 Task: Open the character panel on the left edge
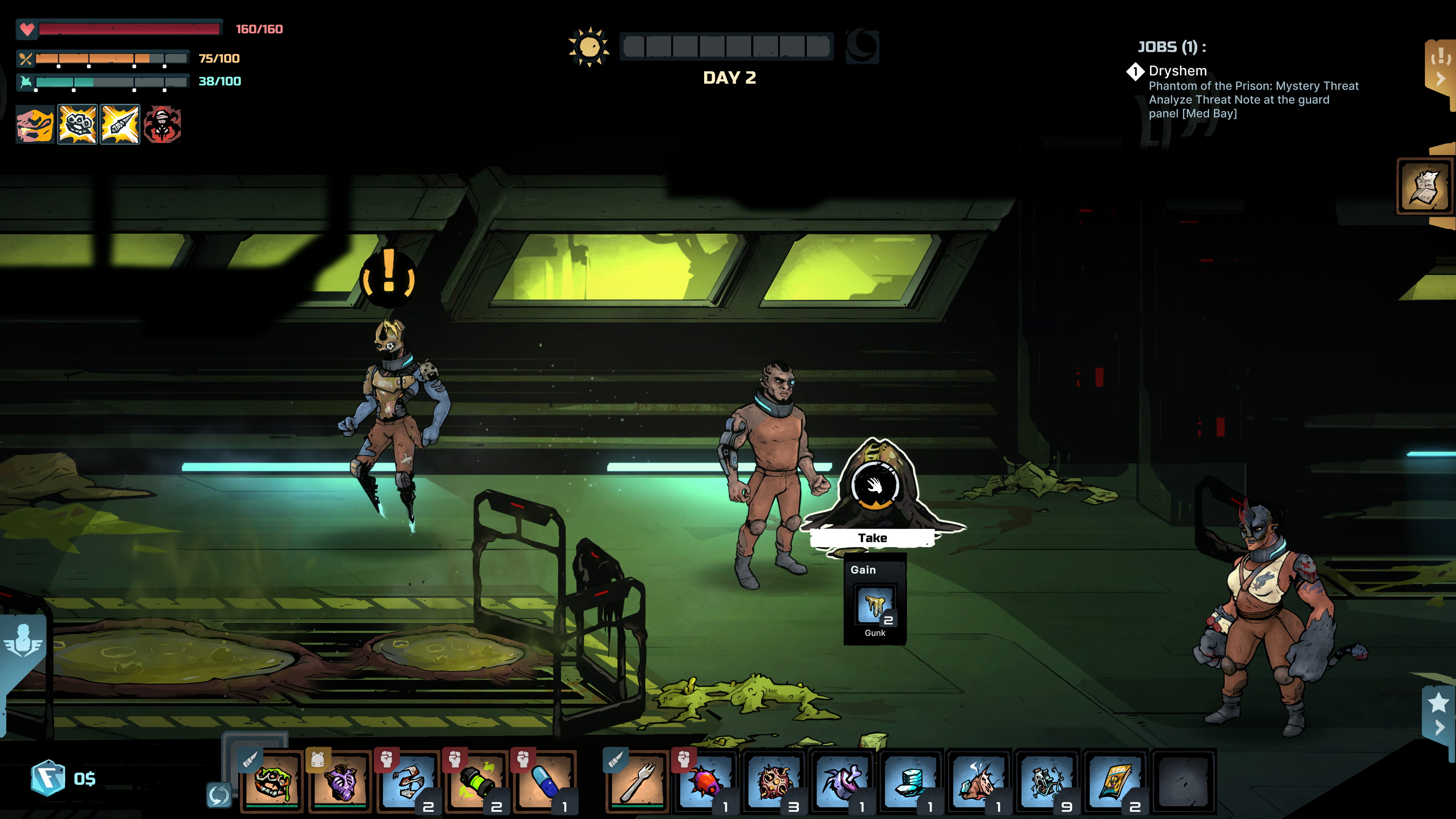pos(24,639)
